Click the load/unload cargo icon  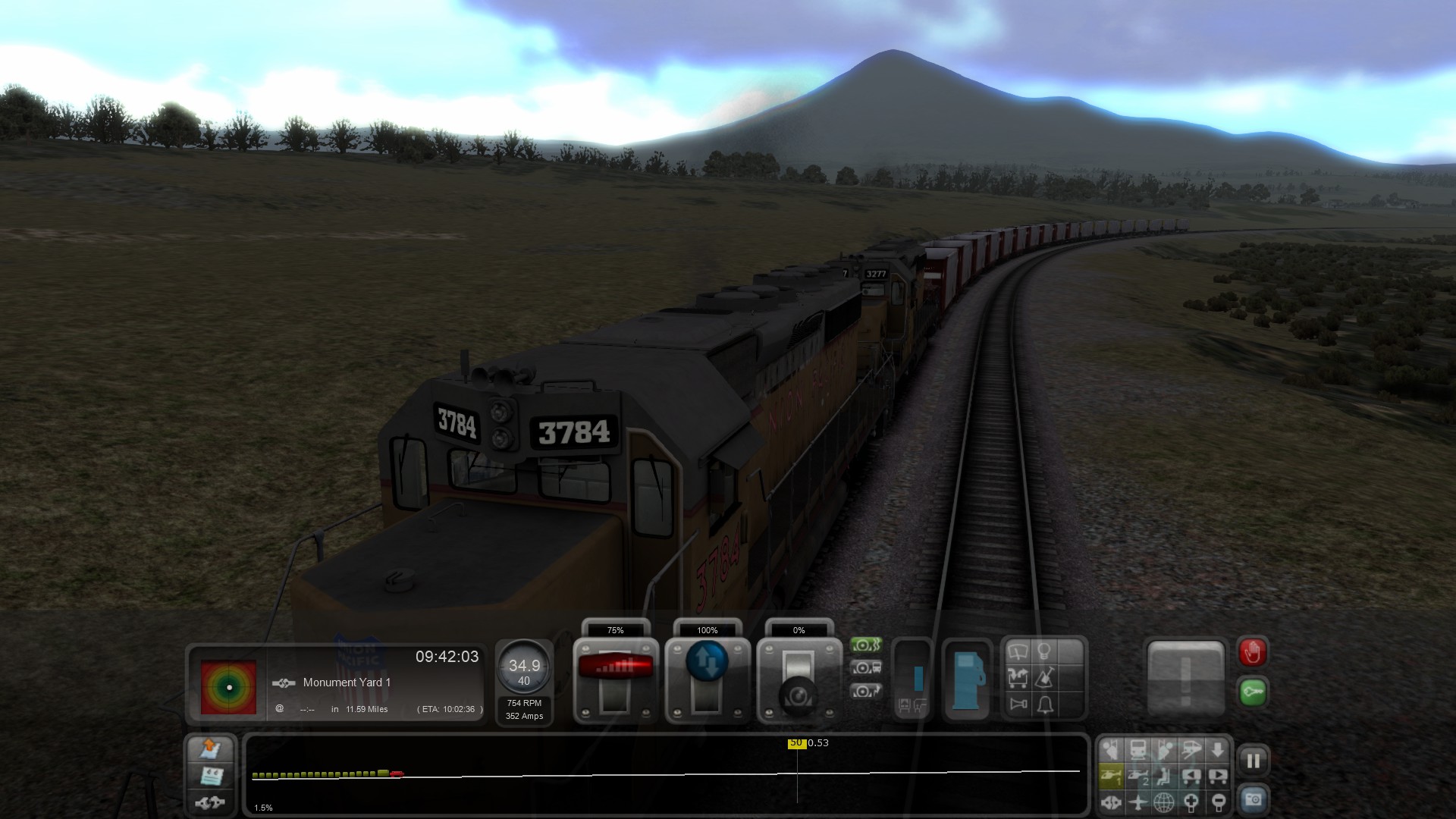pyautogui.click(x=1018, y=677)
